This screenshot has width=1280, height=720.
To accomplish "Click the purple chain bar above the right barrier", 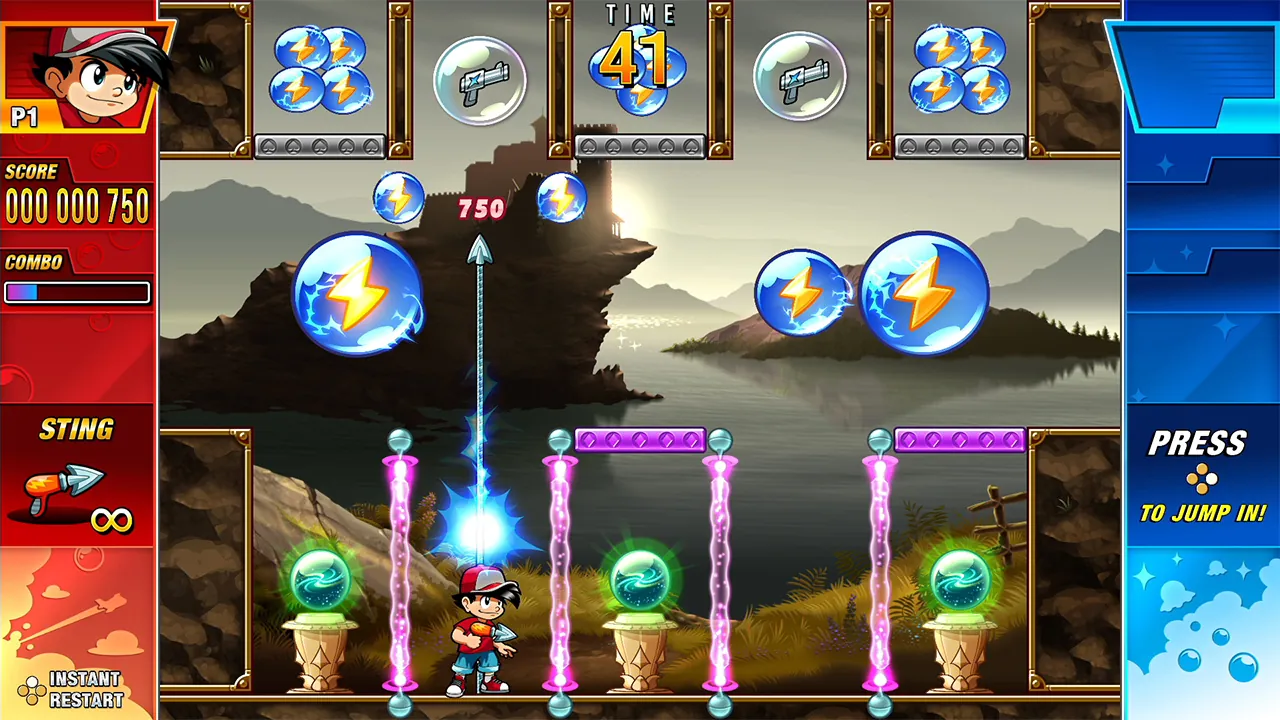I will pos(963,438).
